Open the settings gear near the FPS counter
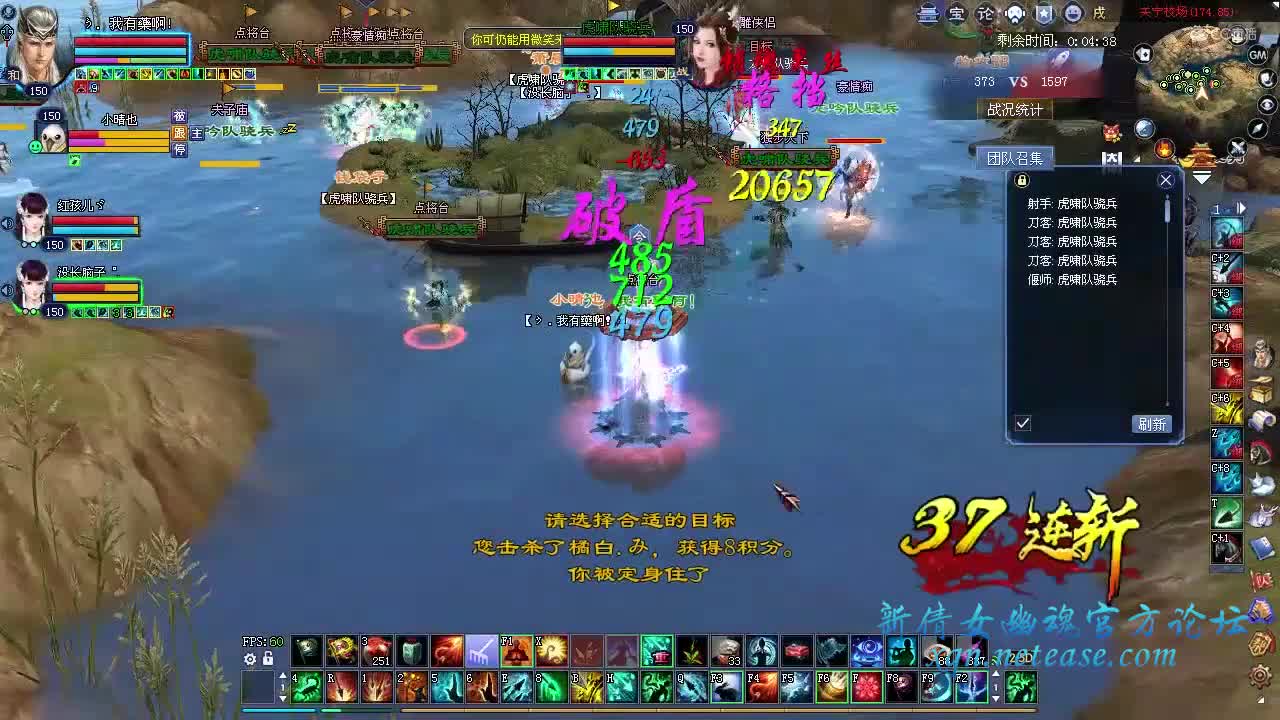 (248, 658)
